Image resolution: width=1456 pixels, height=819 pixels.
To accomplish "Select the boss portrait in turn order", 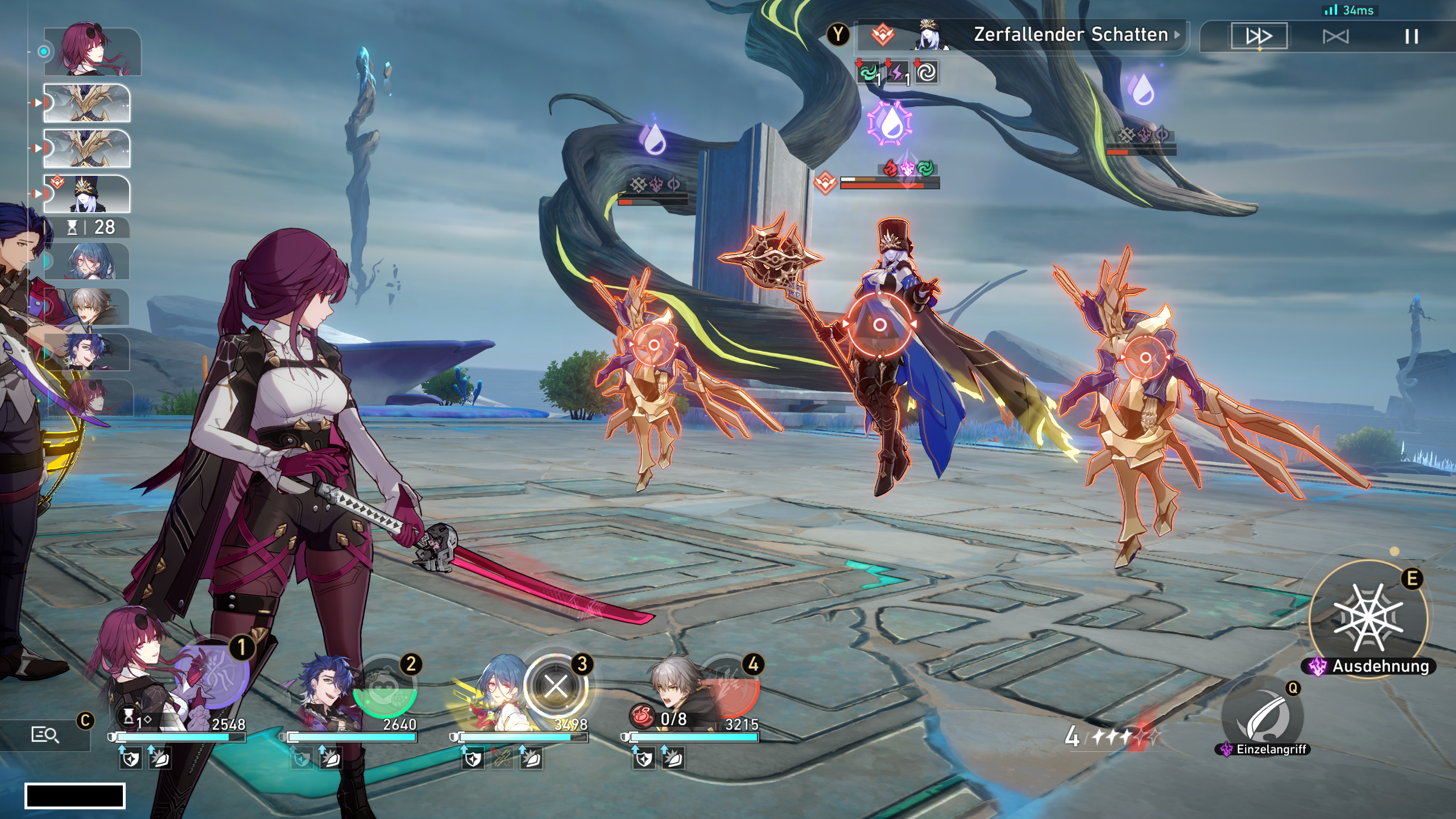I will tap(87, 194).
